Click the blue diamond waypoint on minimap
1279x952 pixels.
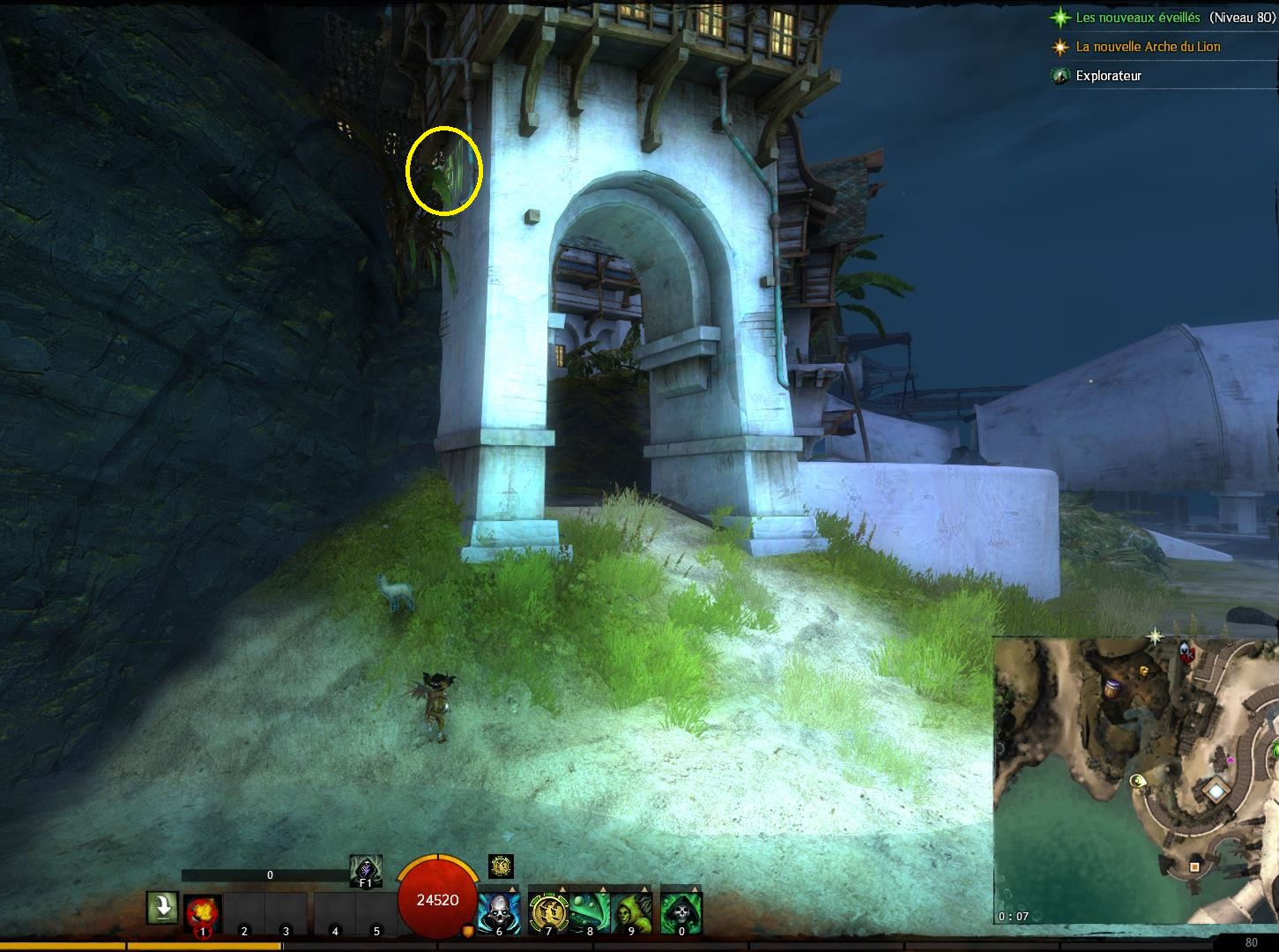pos(1216,792)
